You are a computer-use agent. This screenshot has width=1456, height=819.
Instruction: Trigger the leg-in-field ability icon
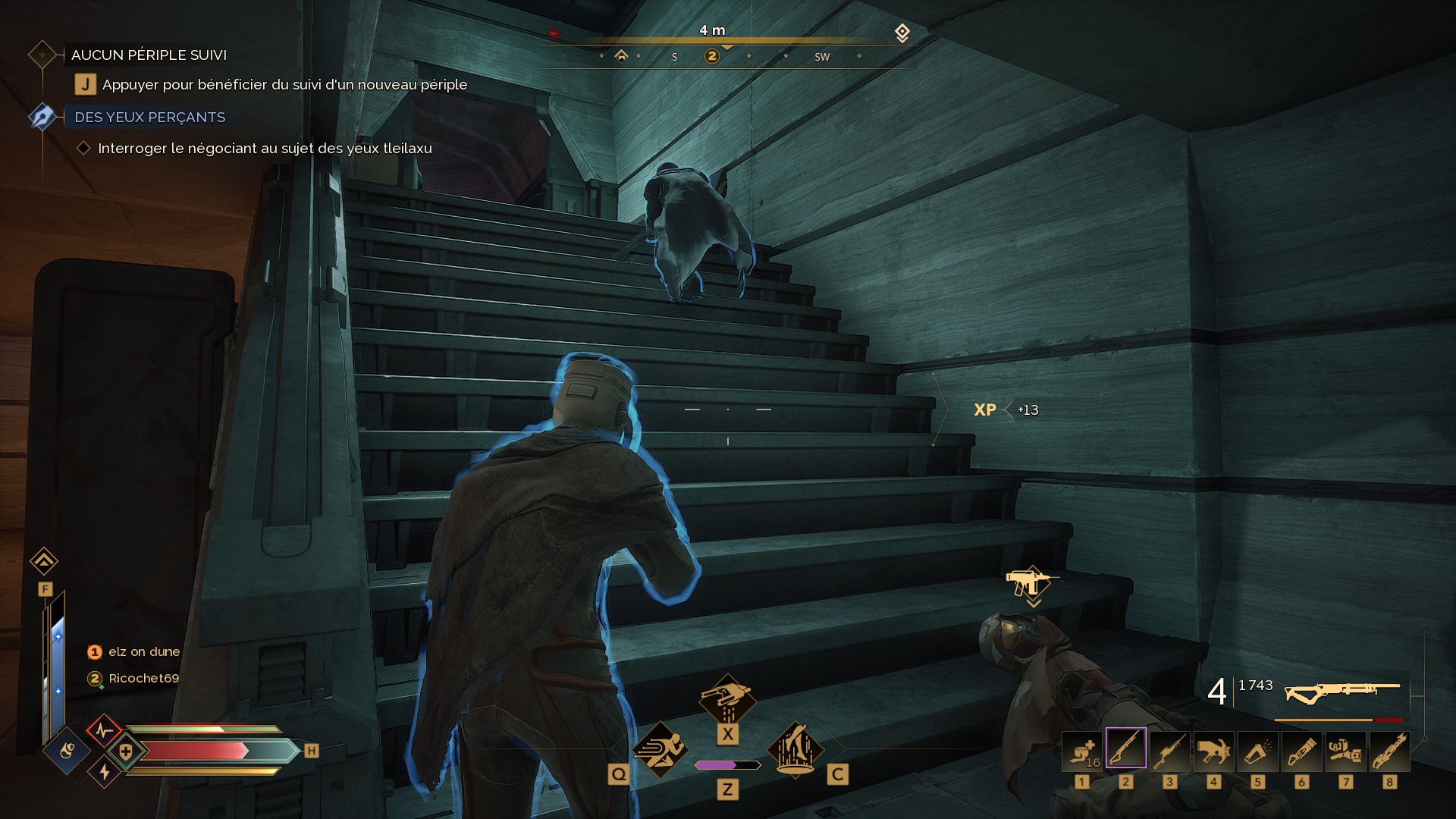[x=795, y=749]
